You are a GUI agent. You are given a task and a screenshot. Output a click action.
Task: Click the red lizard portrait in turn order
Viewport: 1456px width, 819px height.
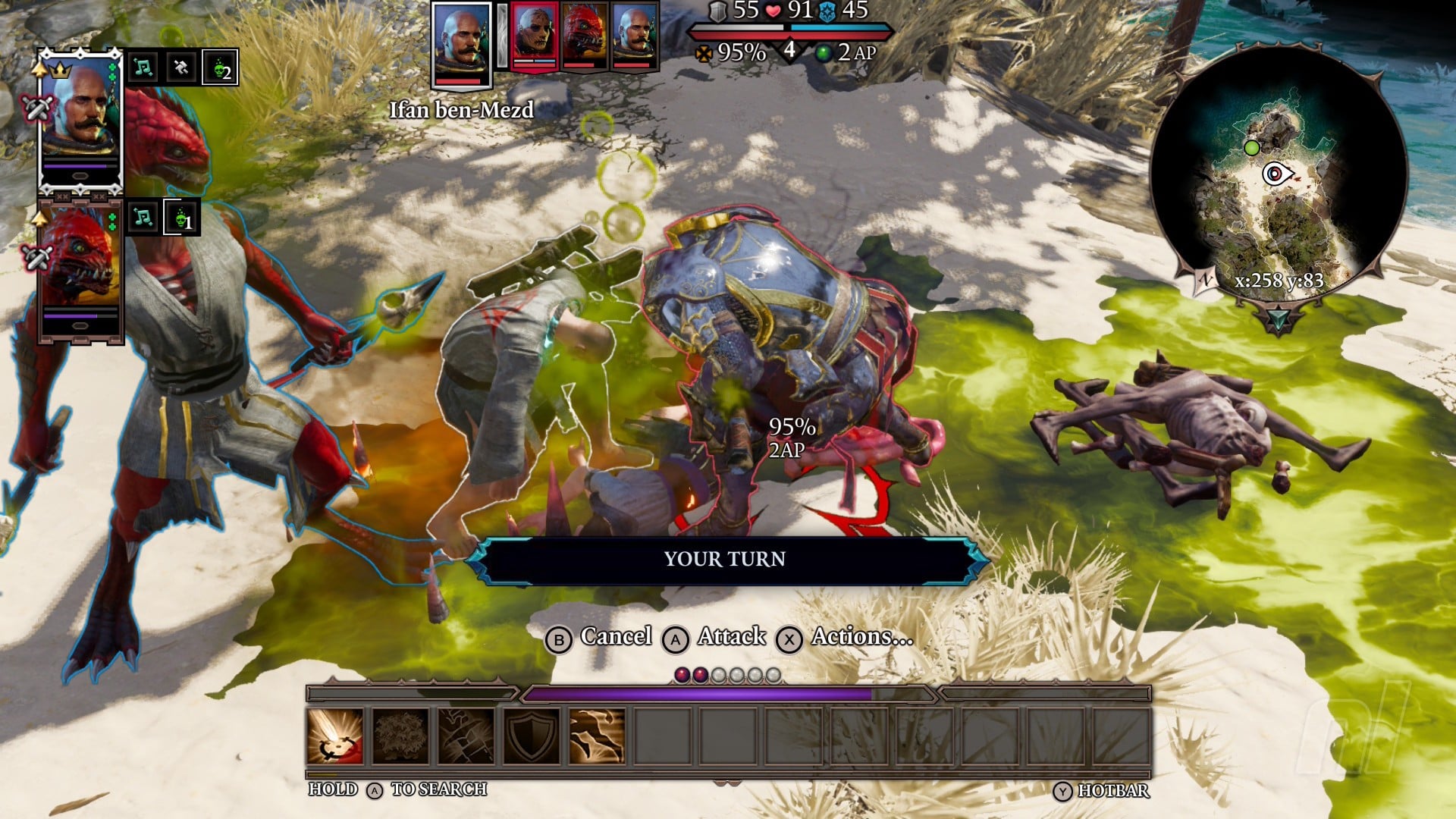pyautogui.click(x=584, y=36)
